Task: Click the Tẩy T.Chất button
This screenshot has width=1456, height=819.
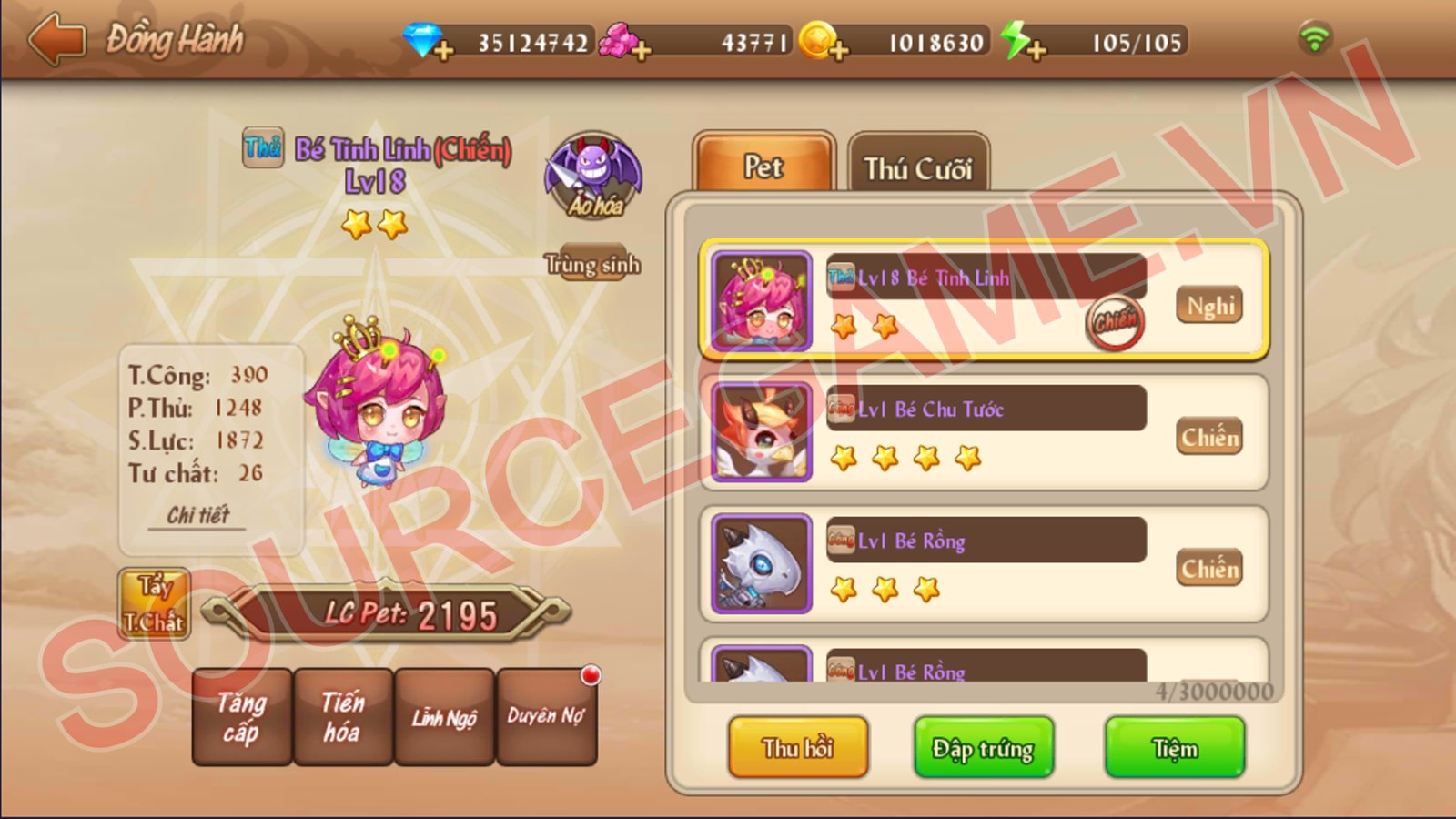Action: click(154, 604)
